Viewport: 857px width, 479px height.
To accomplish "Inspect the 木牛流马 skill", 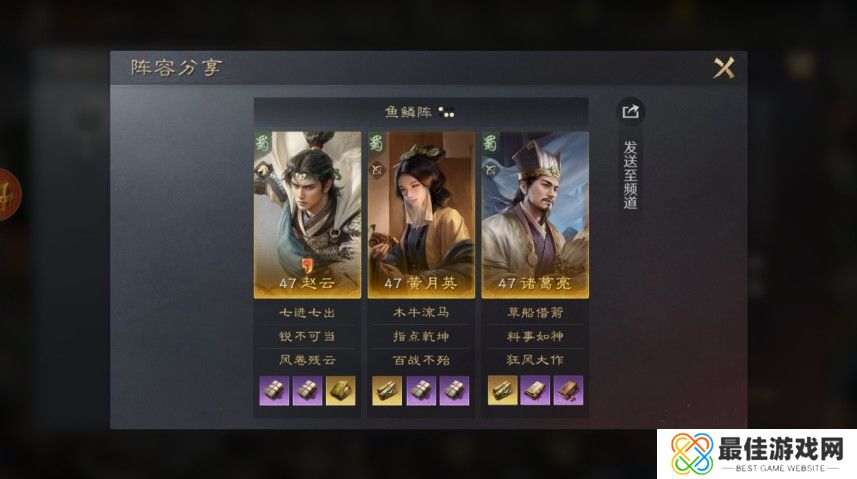I will [x=421, y=313].
